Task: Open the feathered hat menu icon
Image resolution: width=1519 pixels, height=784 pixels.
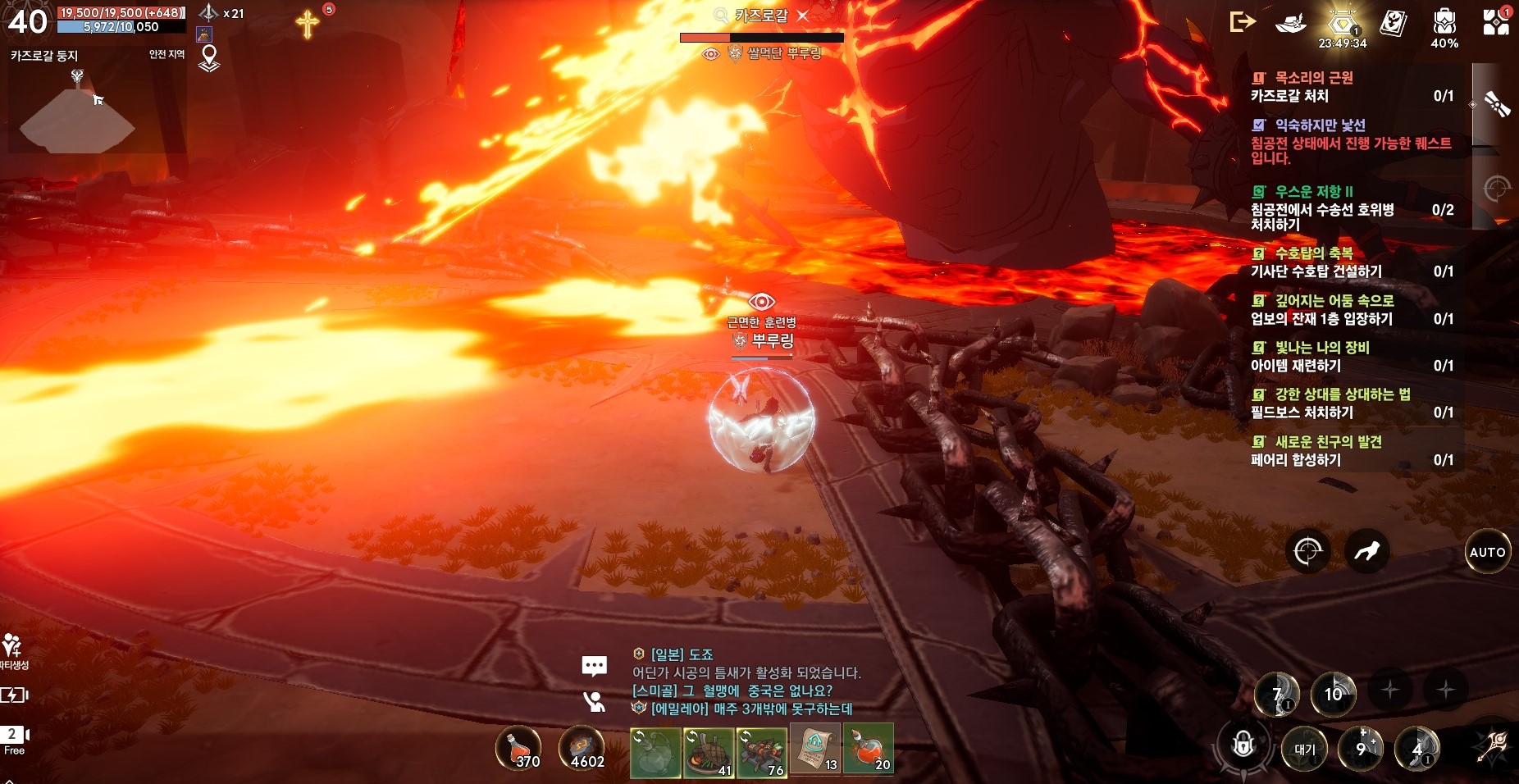Action: coord(1290,23)
